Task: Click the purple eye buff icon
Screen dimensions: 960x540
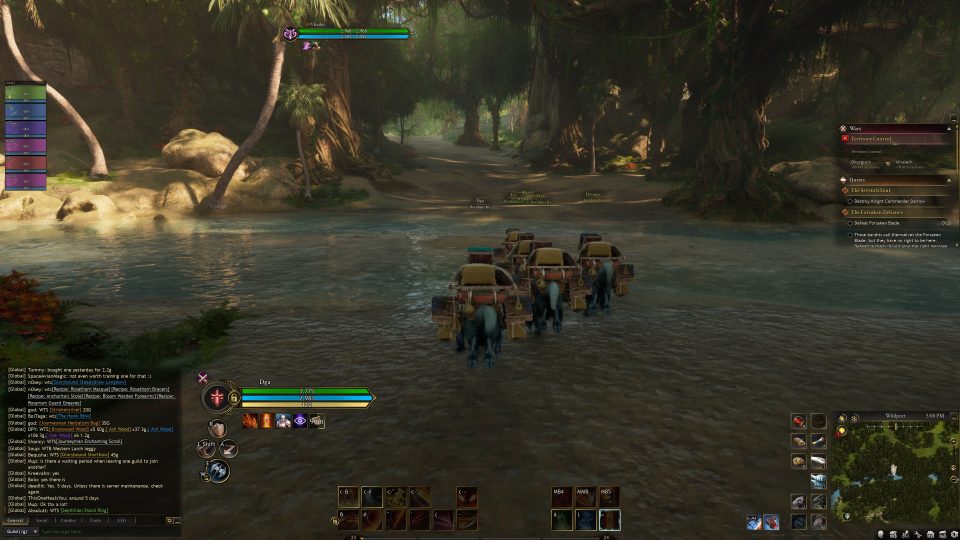Action: click(300, 421)
